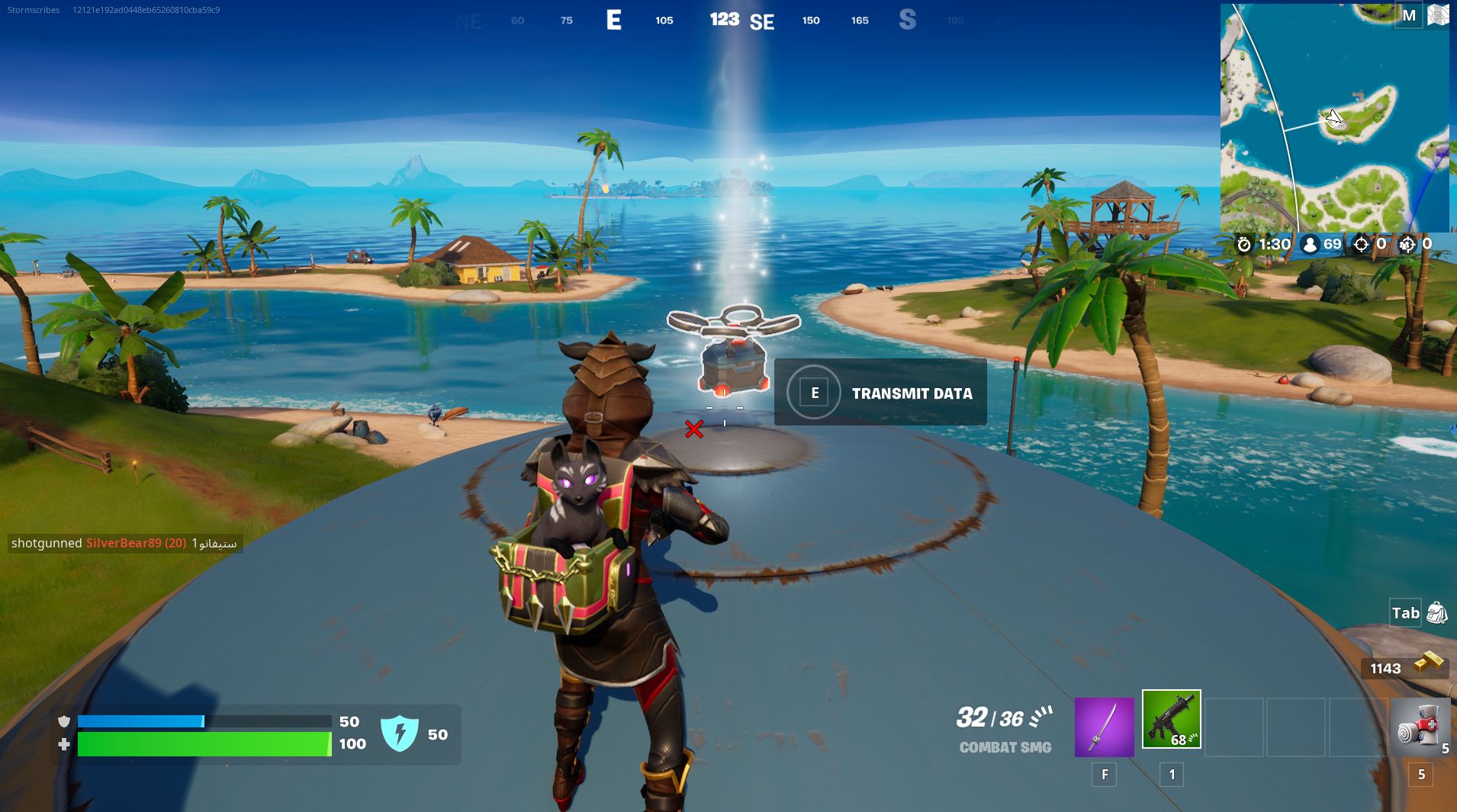
Task: Click the red X map marker
Action: pos(695,429)
